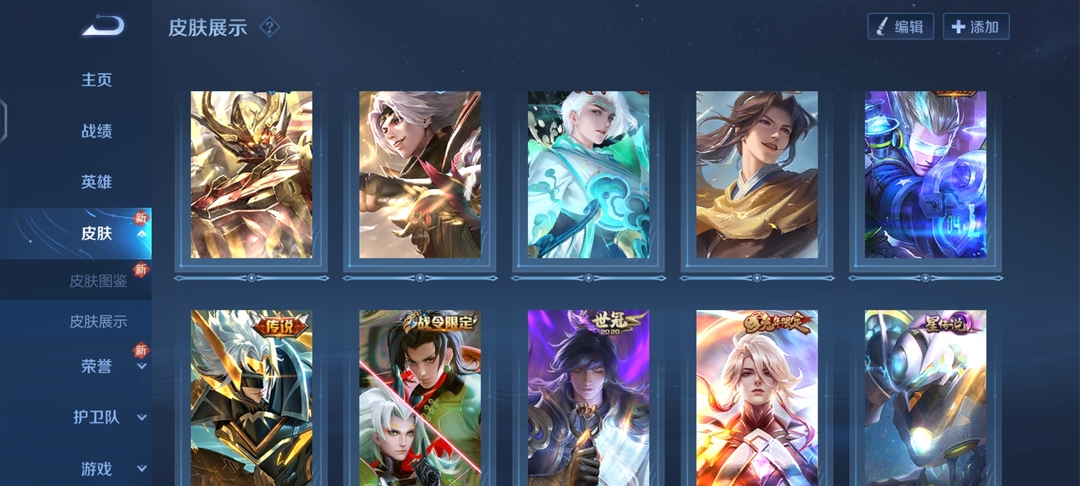The image size is (1080, 486).
Task: Choose the 皮肤展示 sub-tab
Action: 98,322
